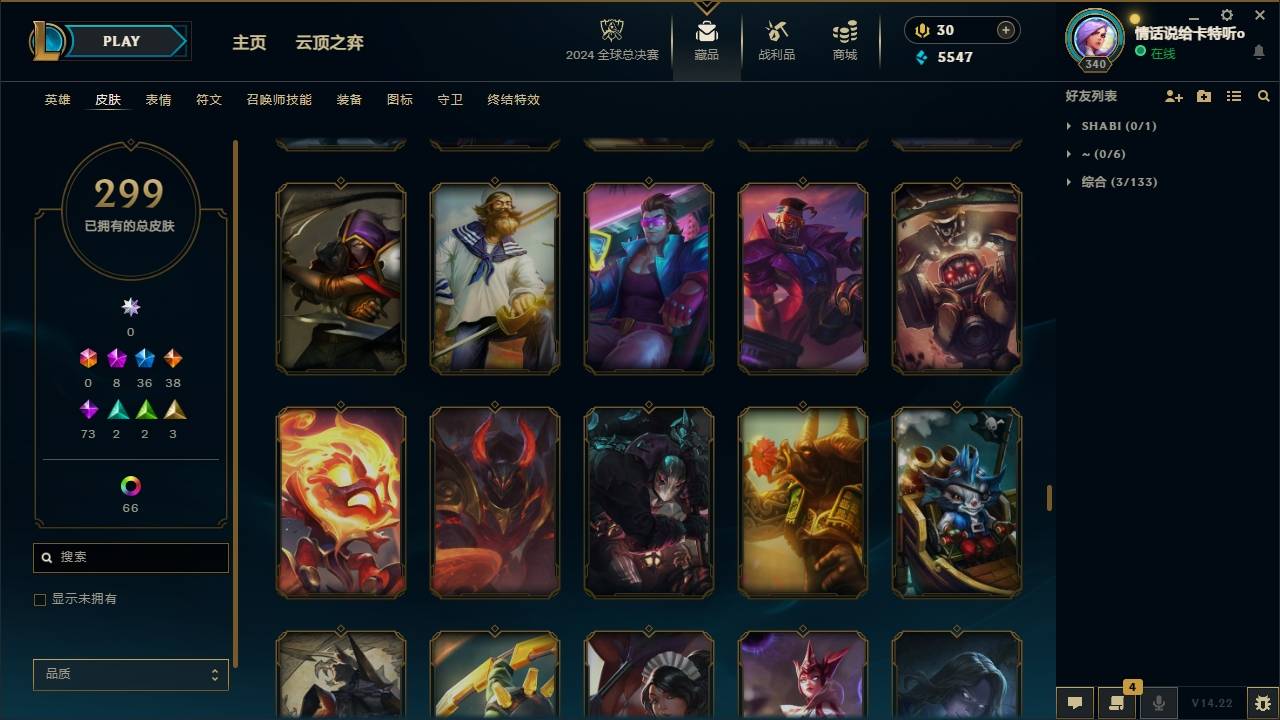The height and width of the screenshot is (720, 1280).
Task: Select 云顶之弈 from the top menu
Action: [331, 42]
